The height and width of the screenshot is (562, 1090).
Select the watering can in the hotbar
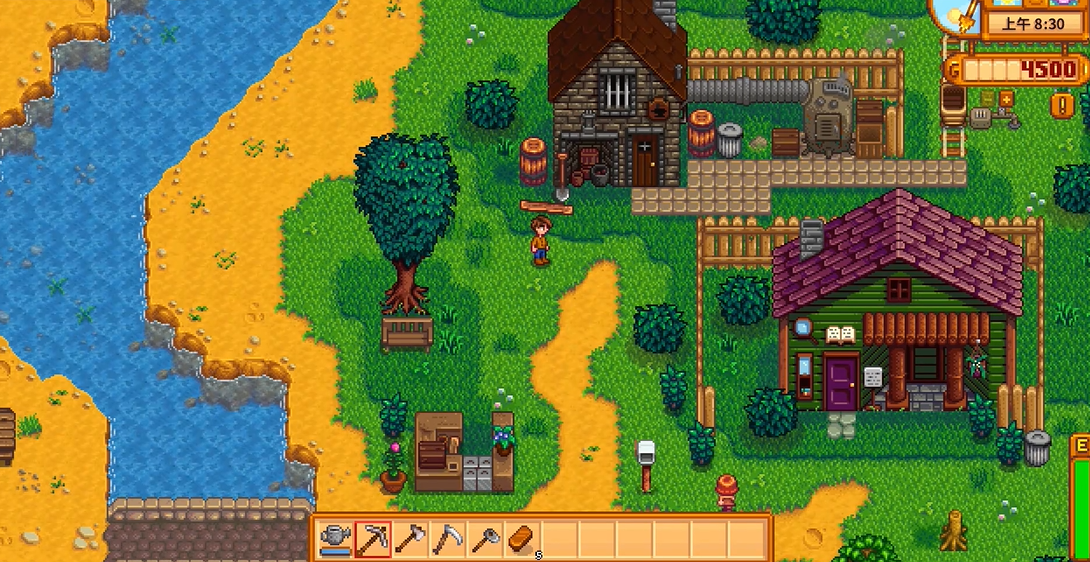335,539
